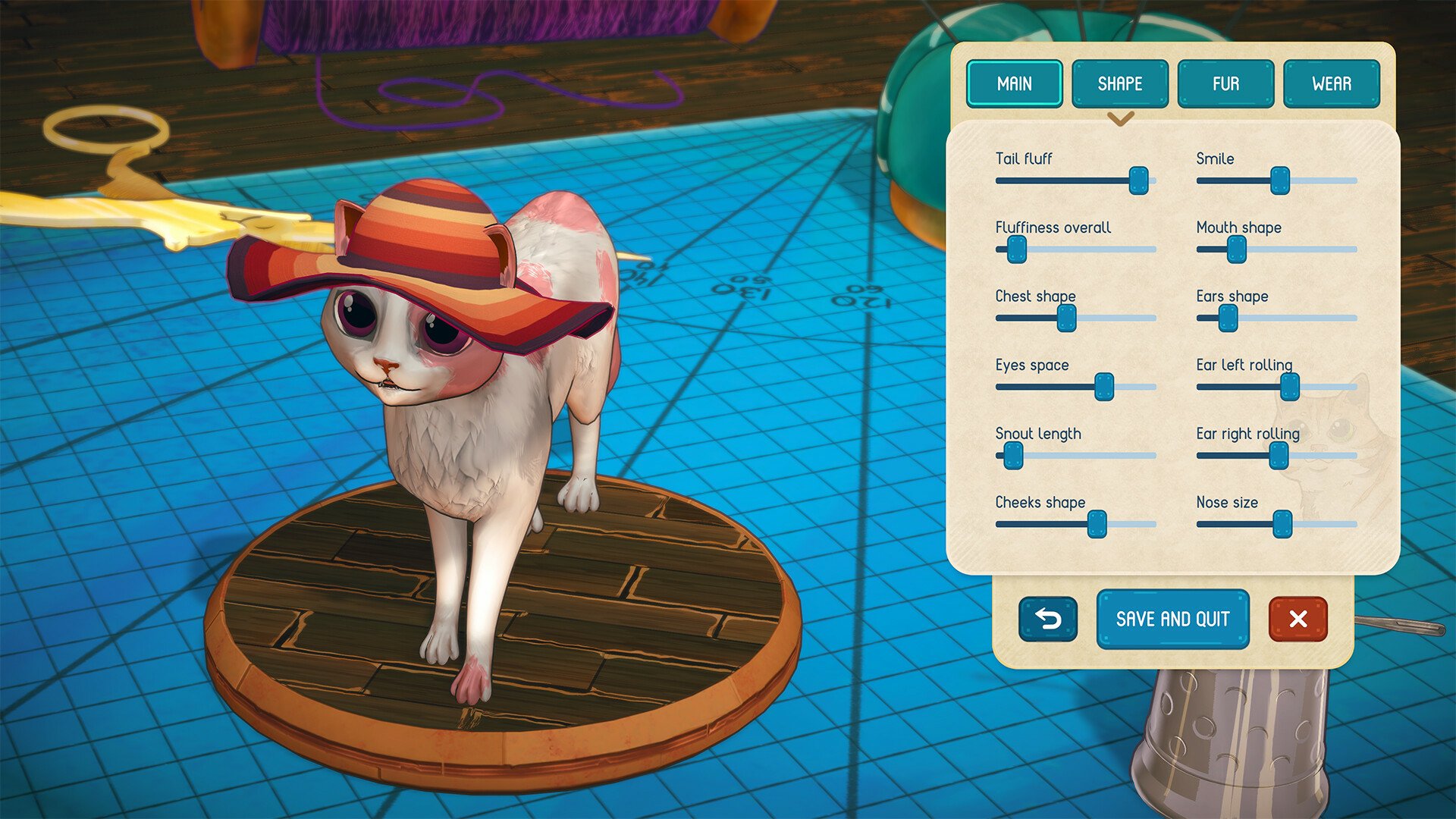Close the editor with the red X

pos(1297,619)
